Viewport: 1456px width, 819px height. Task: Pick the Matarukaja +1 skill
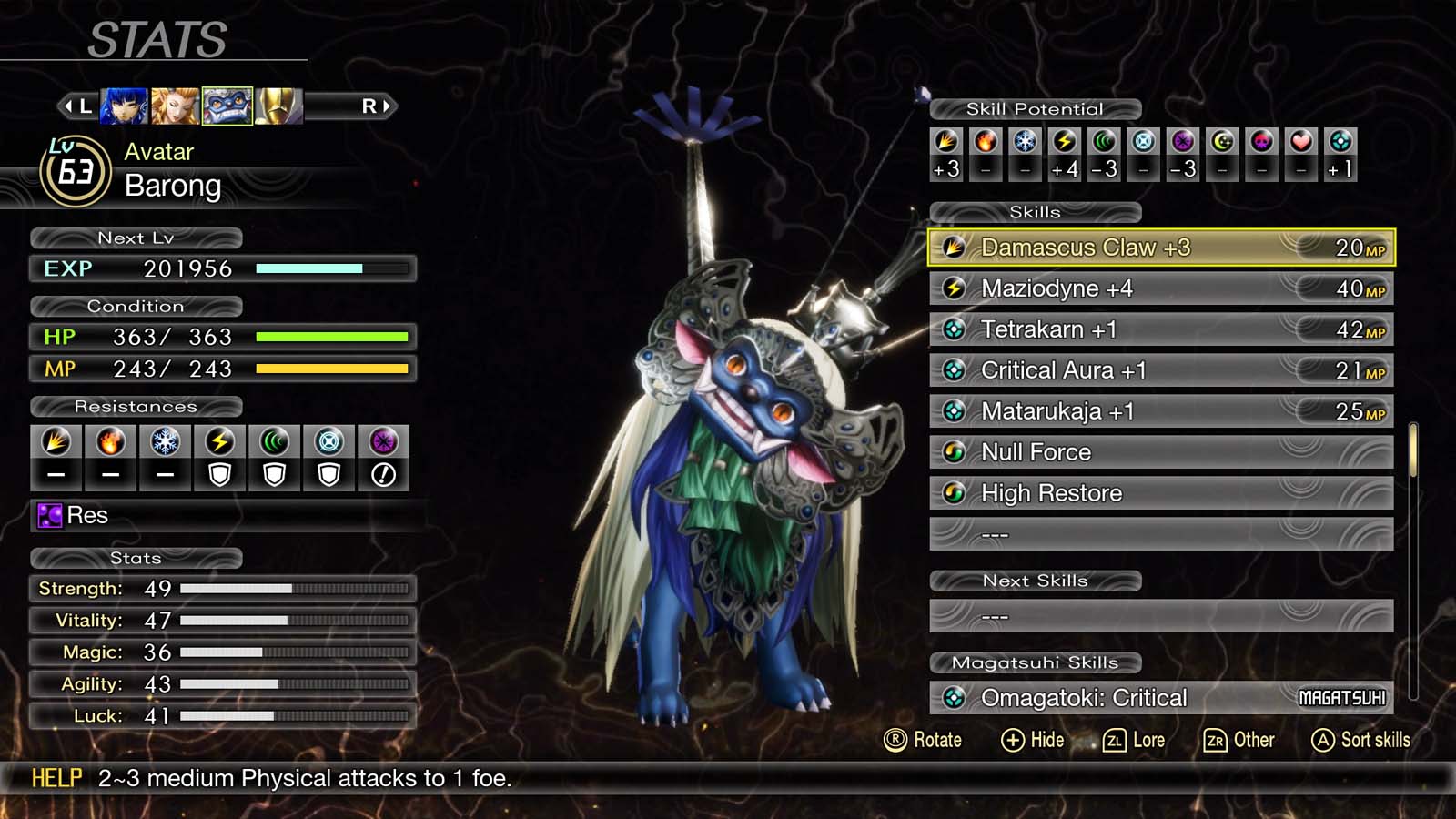(x=1160, y=411)
